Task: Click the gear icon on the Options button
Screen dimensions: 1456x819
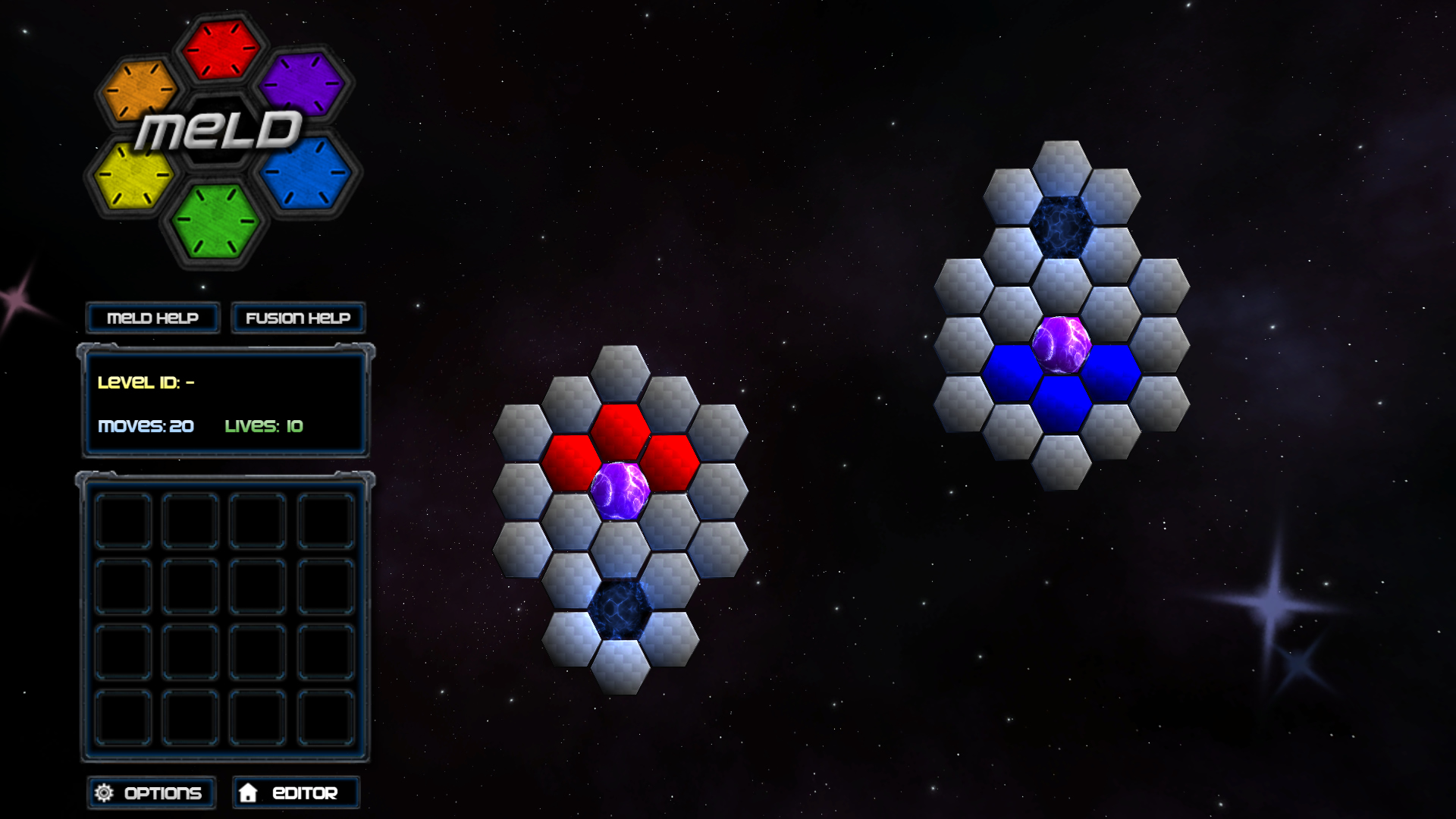Action: [104, 792]
